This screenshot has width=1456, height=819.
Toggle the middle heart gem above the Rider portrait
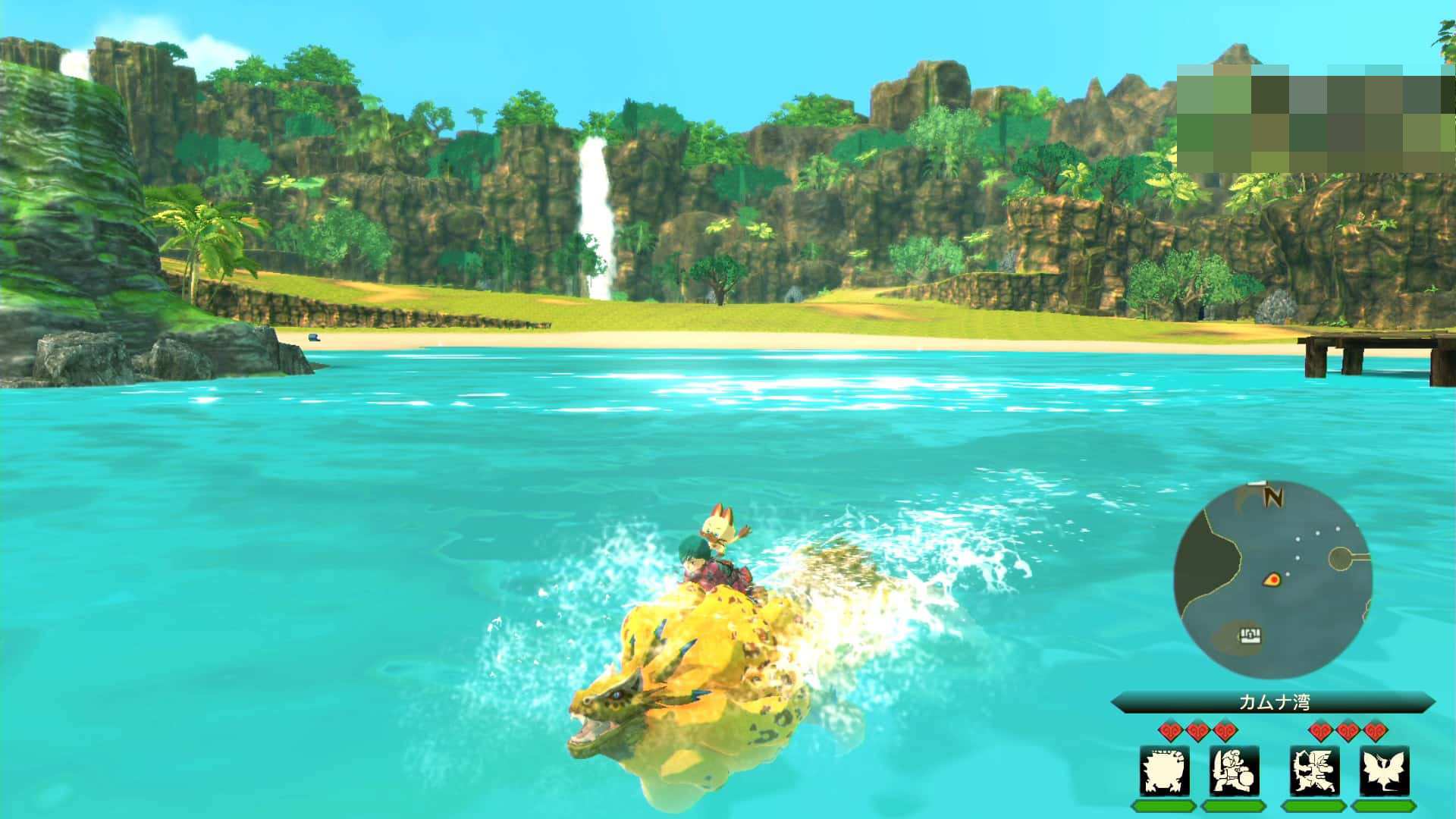[1200, 730]
